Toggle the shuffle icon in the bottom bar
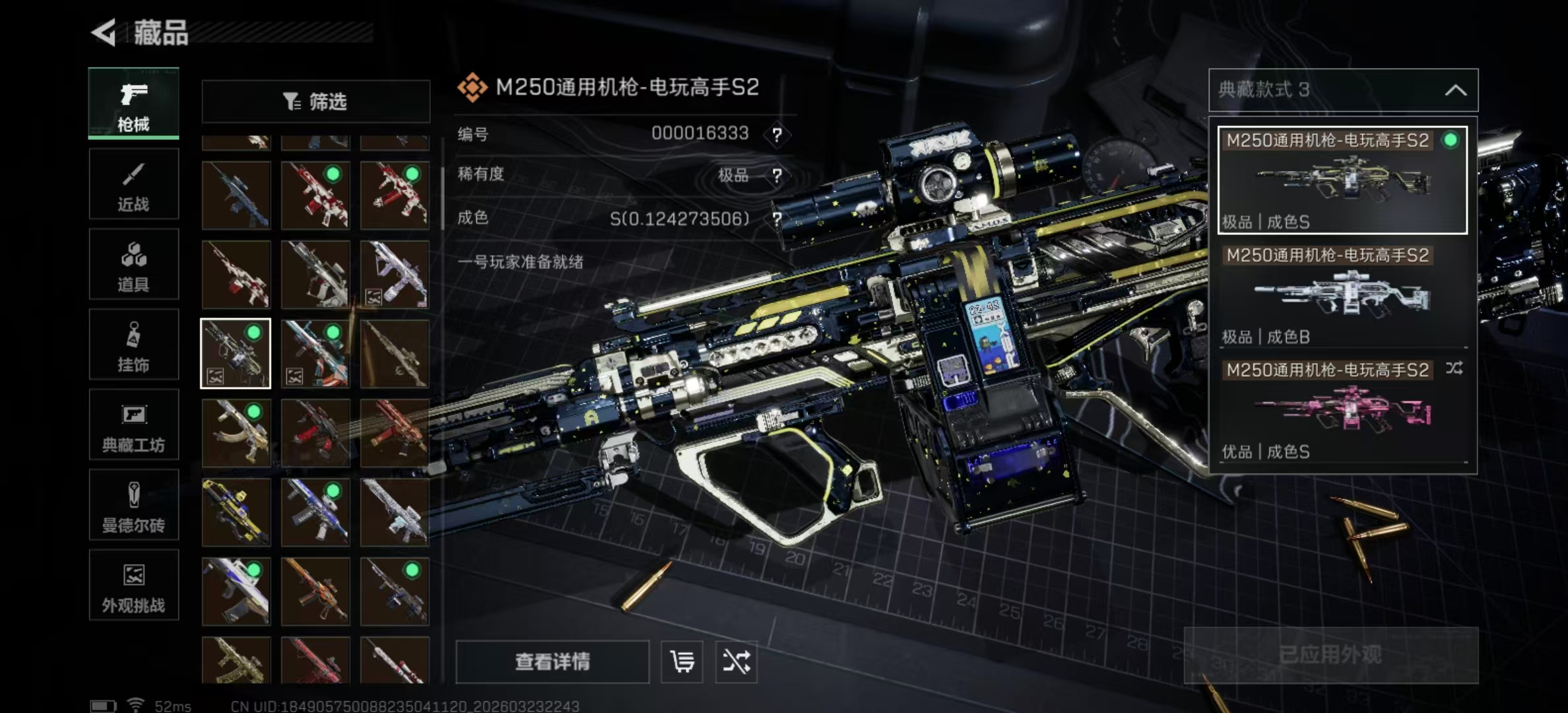The height and width of the screenshot is (713, 1568). tap(736, 662)
